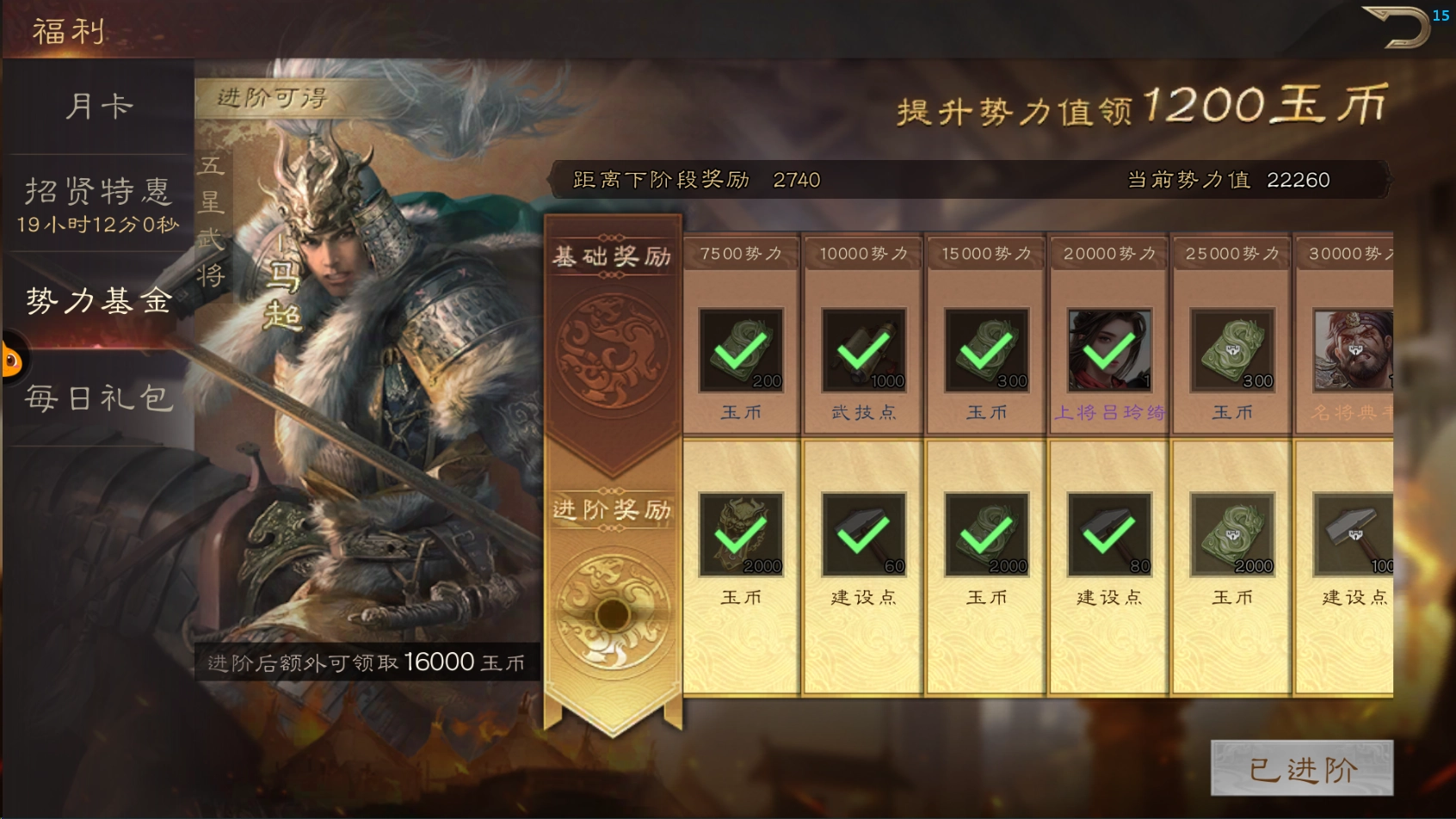Expand the 进阶奖励 banner section

(611, 509)
